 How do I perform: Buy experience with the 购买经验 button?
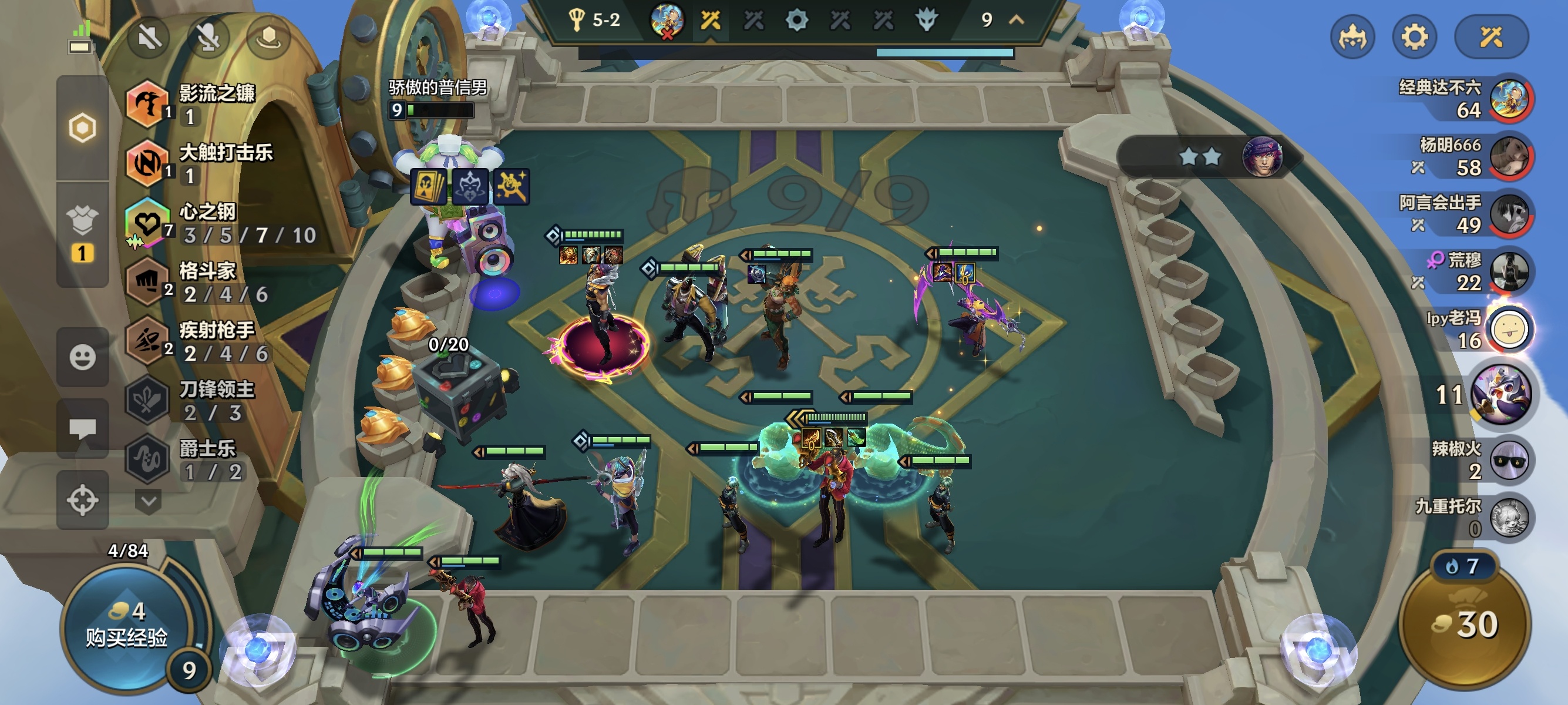pyautogui.click(x=126, y=627)
